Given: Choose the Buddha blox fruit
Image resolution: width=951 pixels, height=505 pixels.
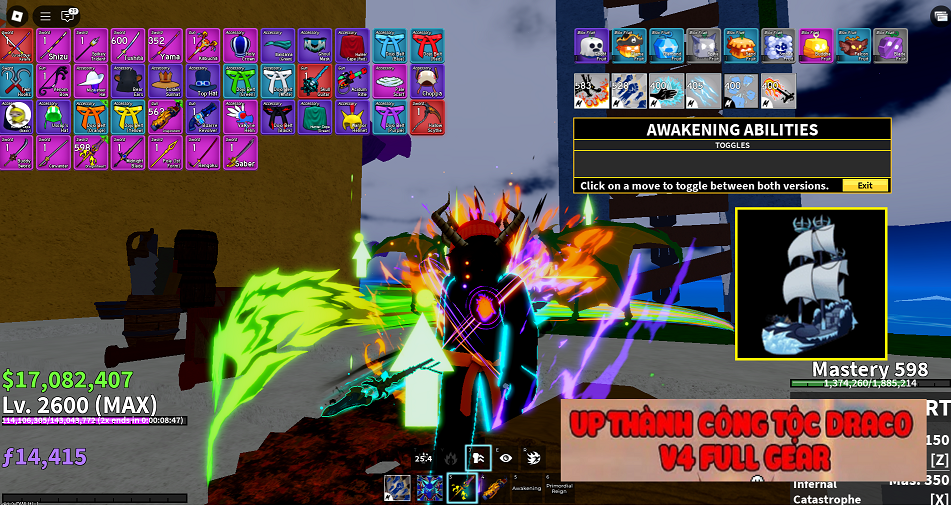Looking at the screenshot, I should [x=815, y=45].
